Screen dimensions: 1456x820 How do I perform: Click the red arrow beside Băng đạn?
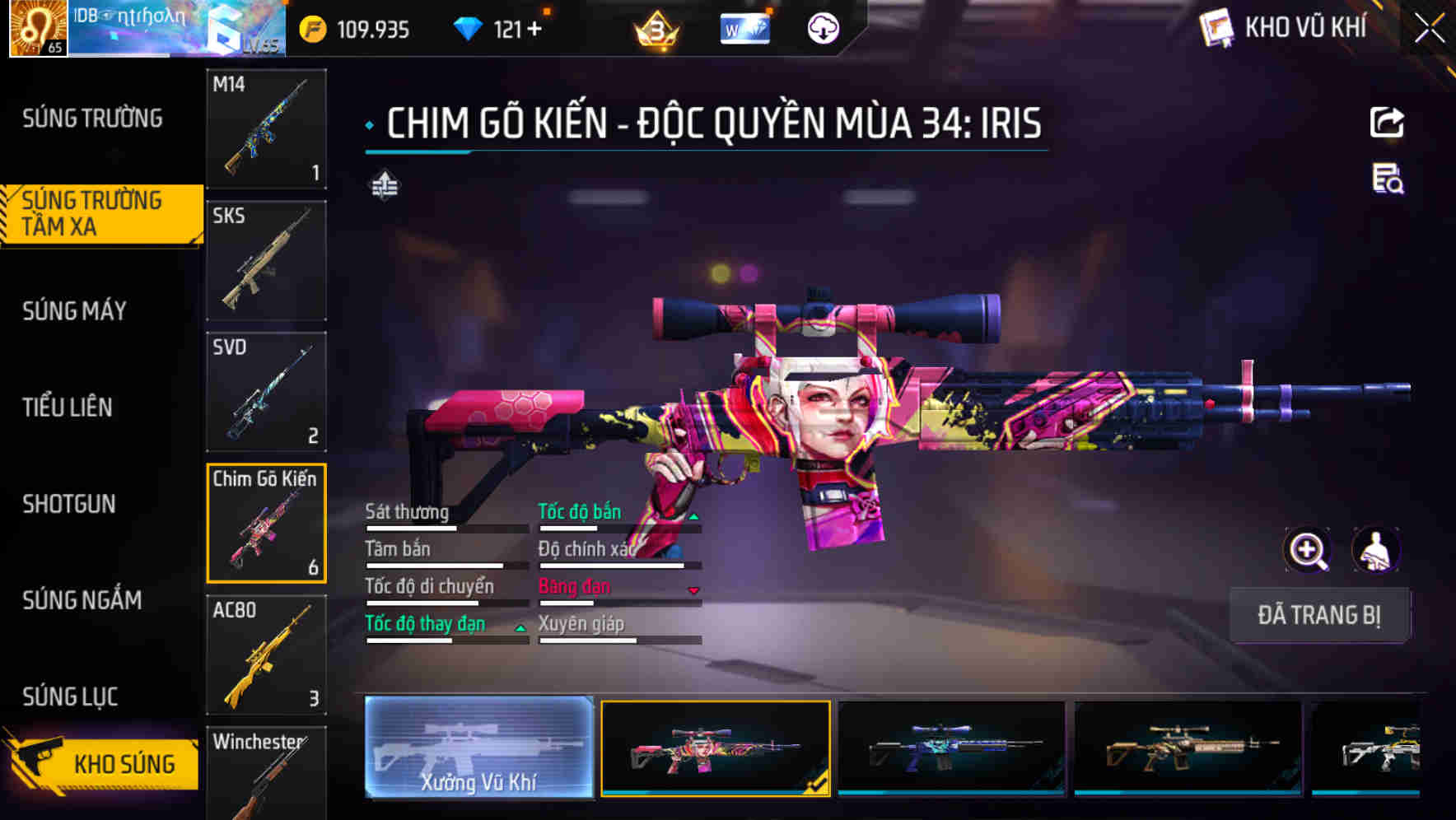694,591
